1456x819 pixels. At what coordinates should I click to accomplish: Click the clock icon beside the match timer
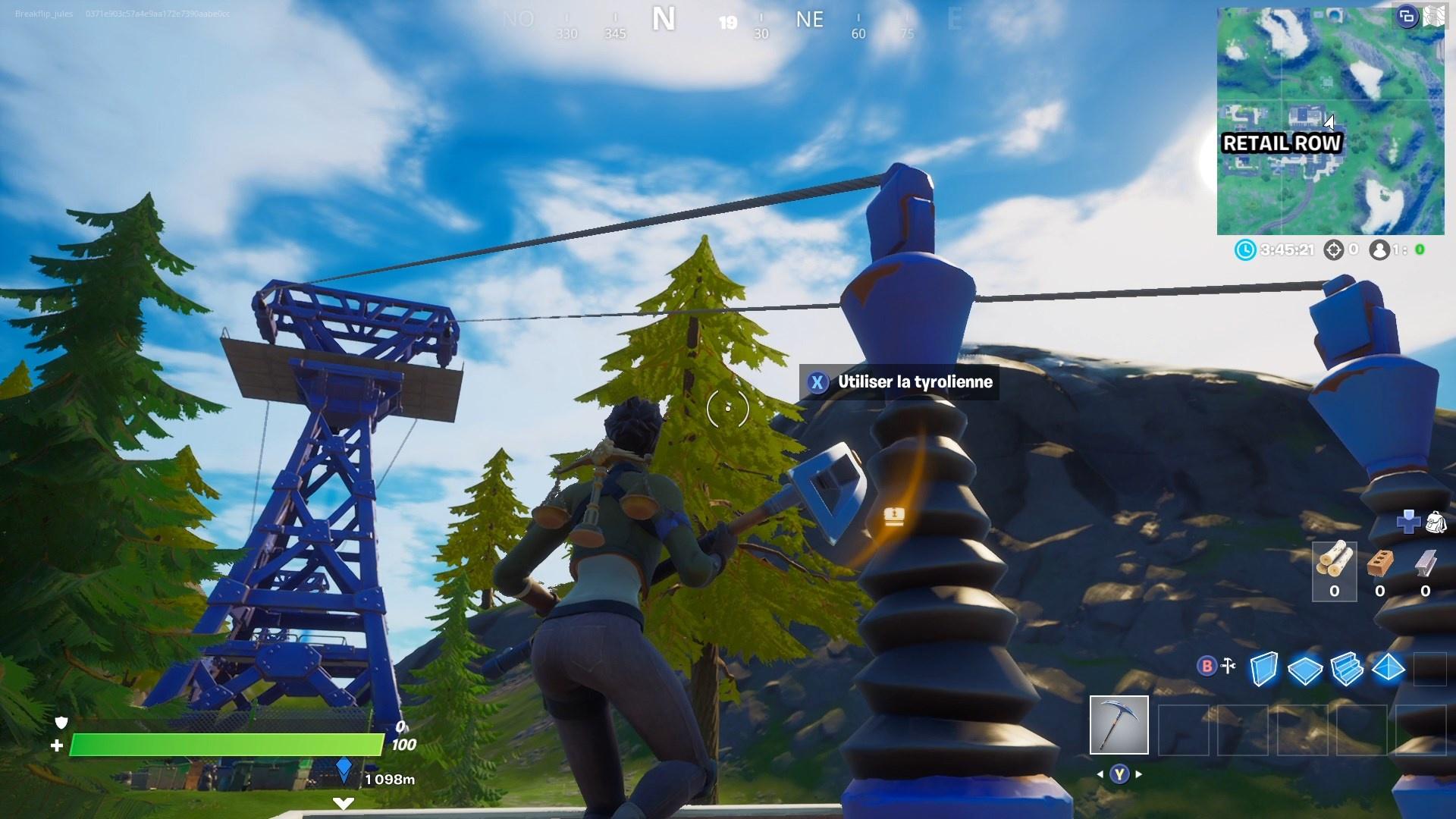(1247, 249)
